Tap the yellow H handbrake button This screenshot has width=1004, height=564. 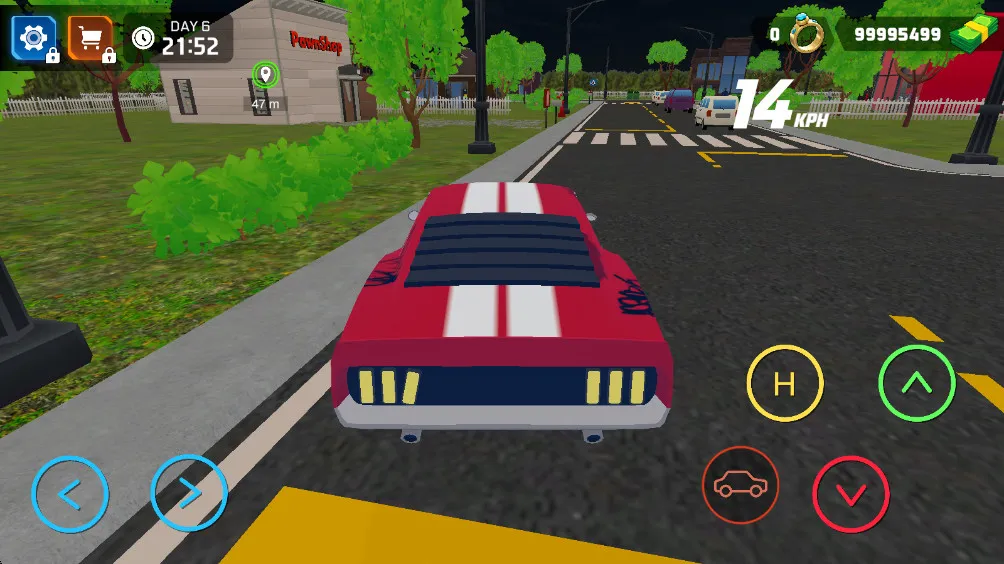pos(785,383)
